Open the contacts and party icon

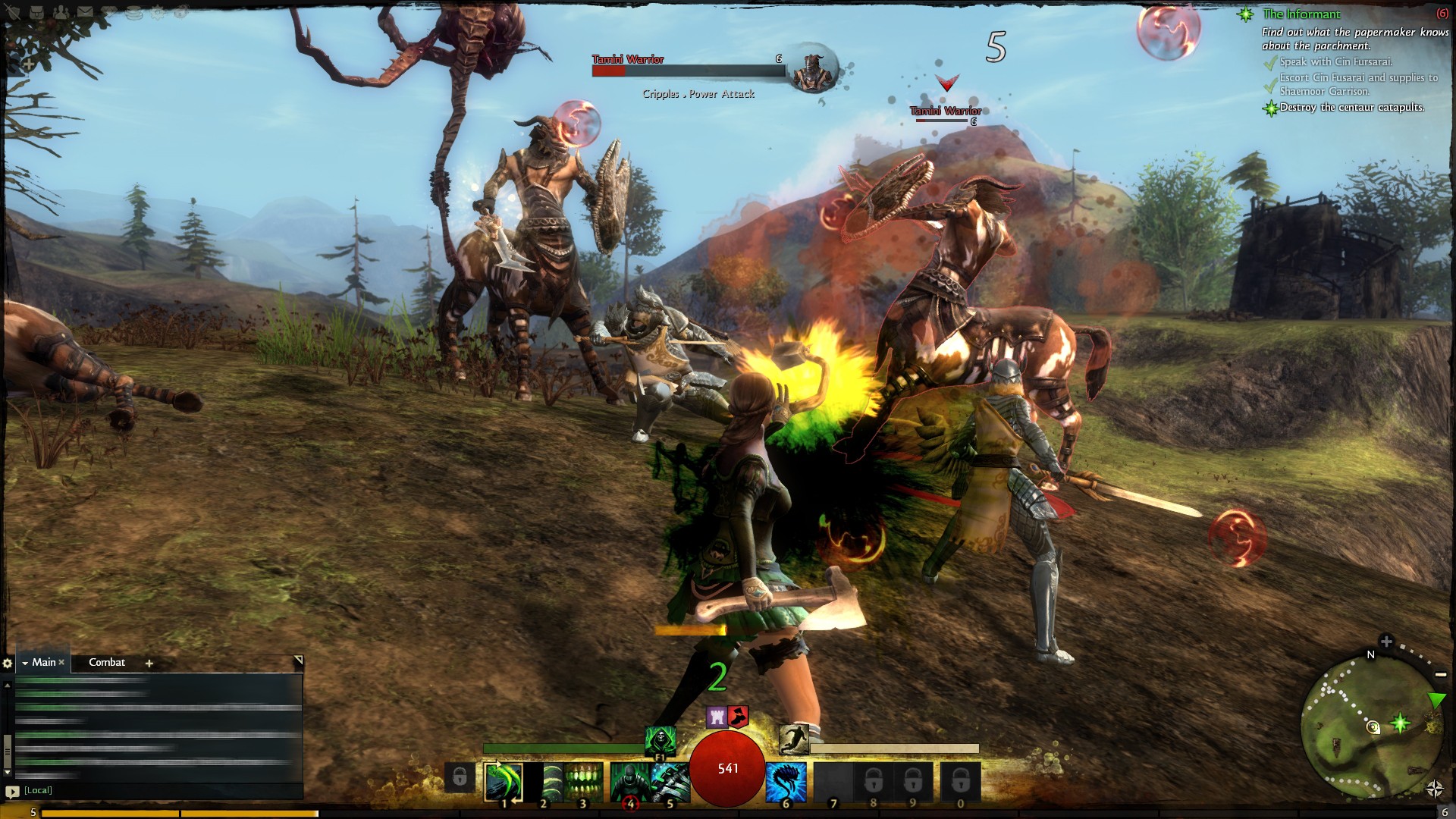tap(60, 12)
